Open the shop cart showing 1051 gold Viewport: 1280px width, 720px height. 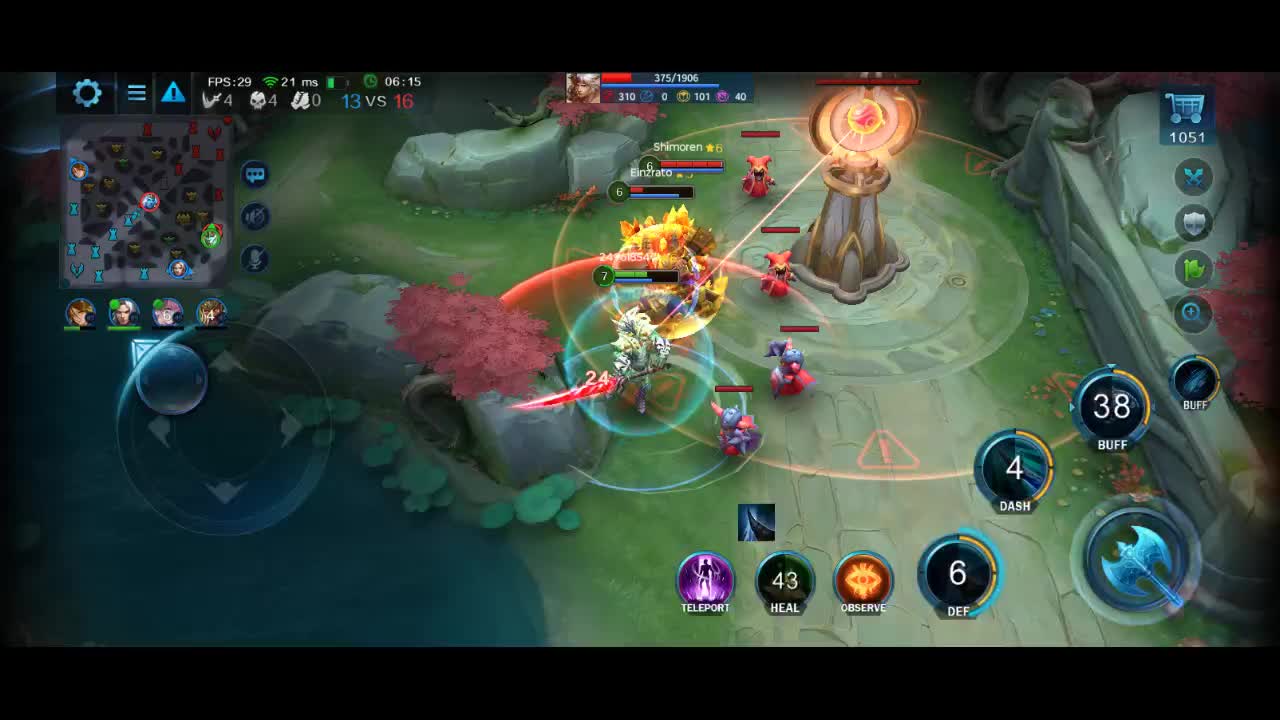coord(1186,115)
